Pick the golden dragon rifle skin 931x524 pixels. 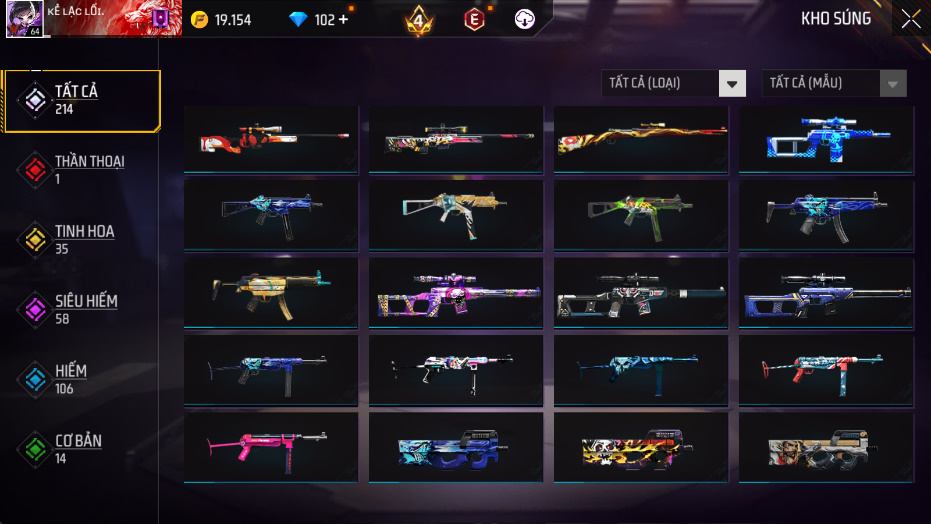641,139
